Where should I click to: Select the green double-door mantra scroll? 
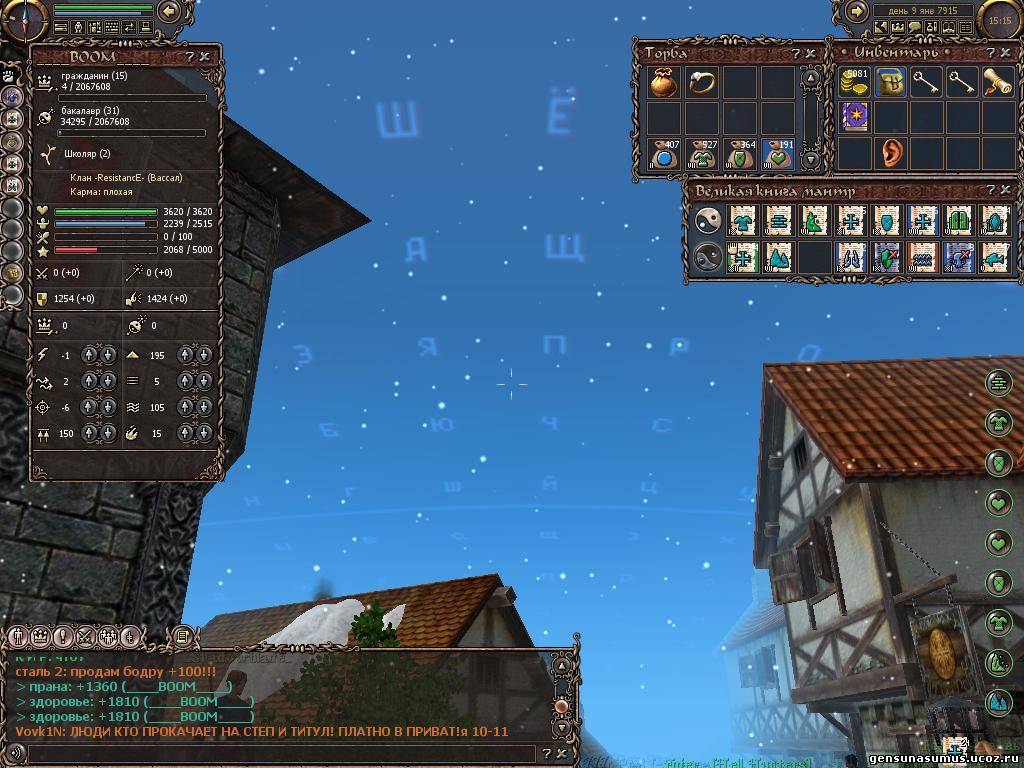[959, 221]
